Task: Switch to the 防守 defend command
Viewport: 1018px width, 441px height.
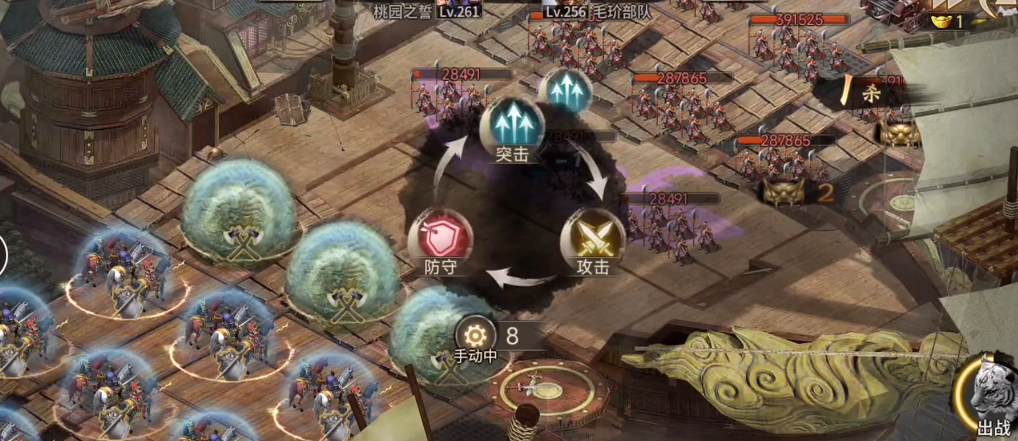Action: [439, 238]
